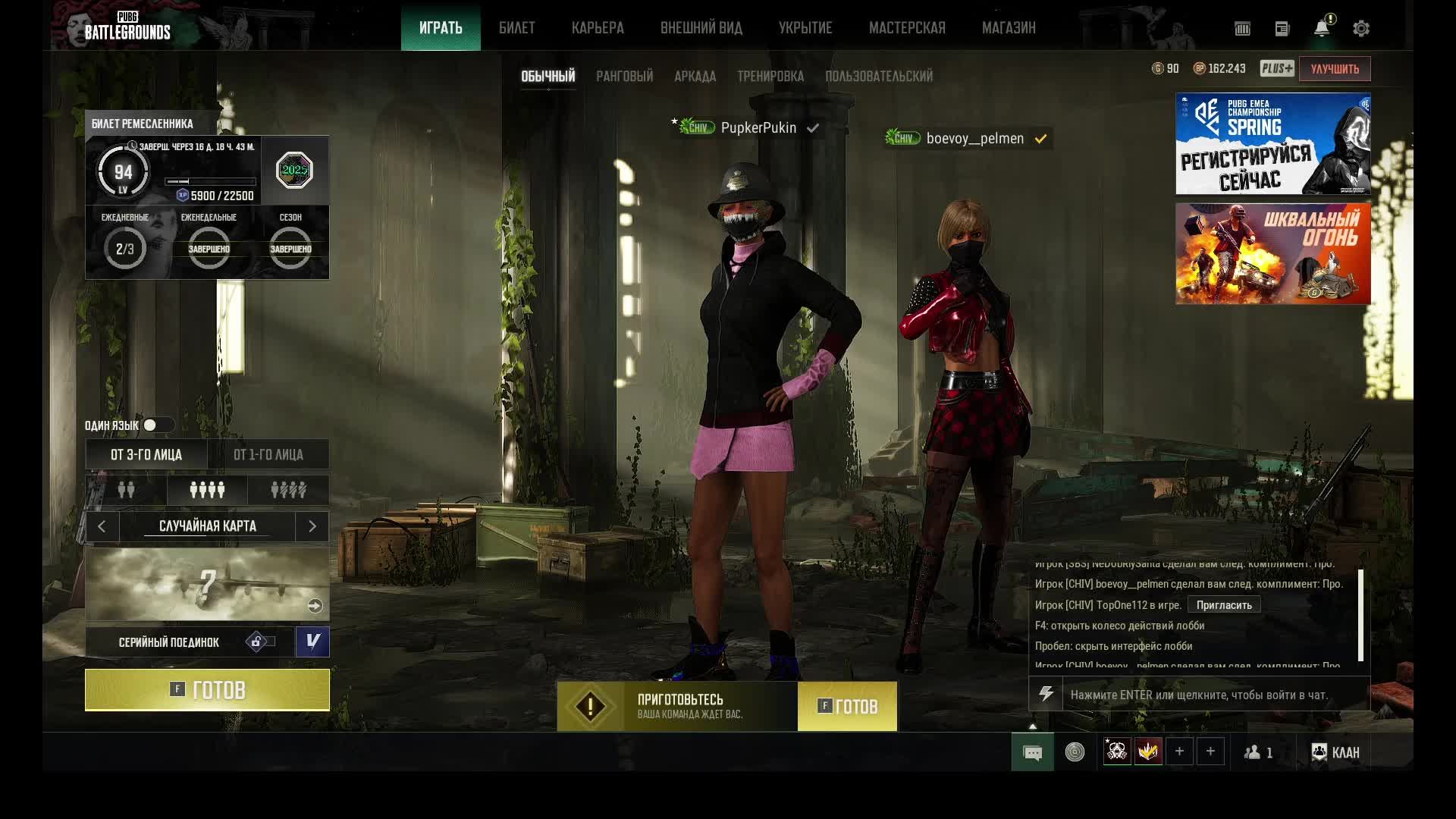This screenshot has height=819, width=1456.
Task: Choose the Тренировка mode tab
Action: (770, 77)
